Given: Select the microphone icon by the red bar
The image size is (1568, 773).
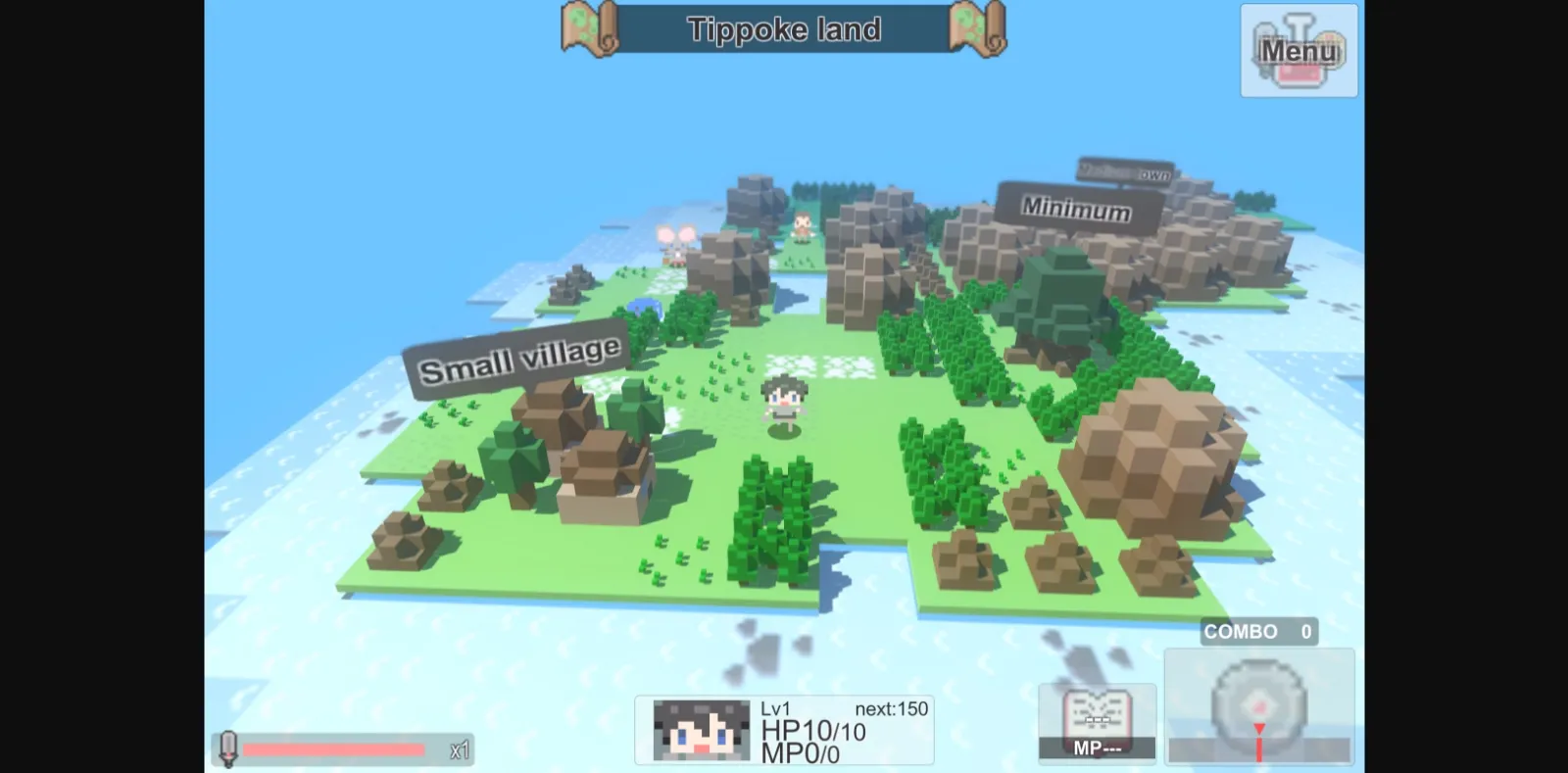Looking at the screenshot, I should (x=227, y=749).
